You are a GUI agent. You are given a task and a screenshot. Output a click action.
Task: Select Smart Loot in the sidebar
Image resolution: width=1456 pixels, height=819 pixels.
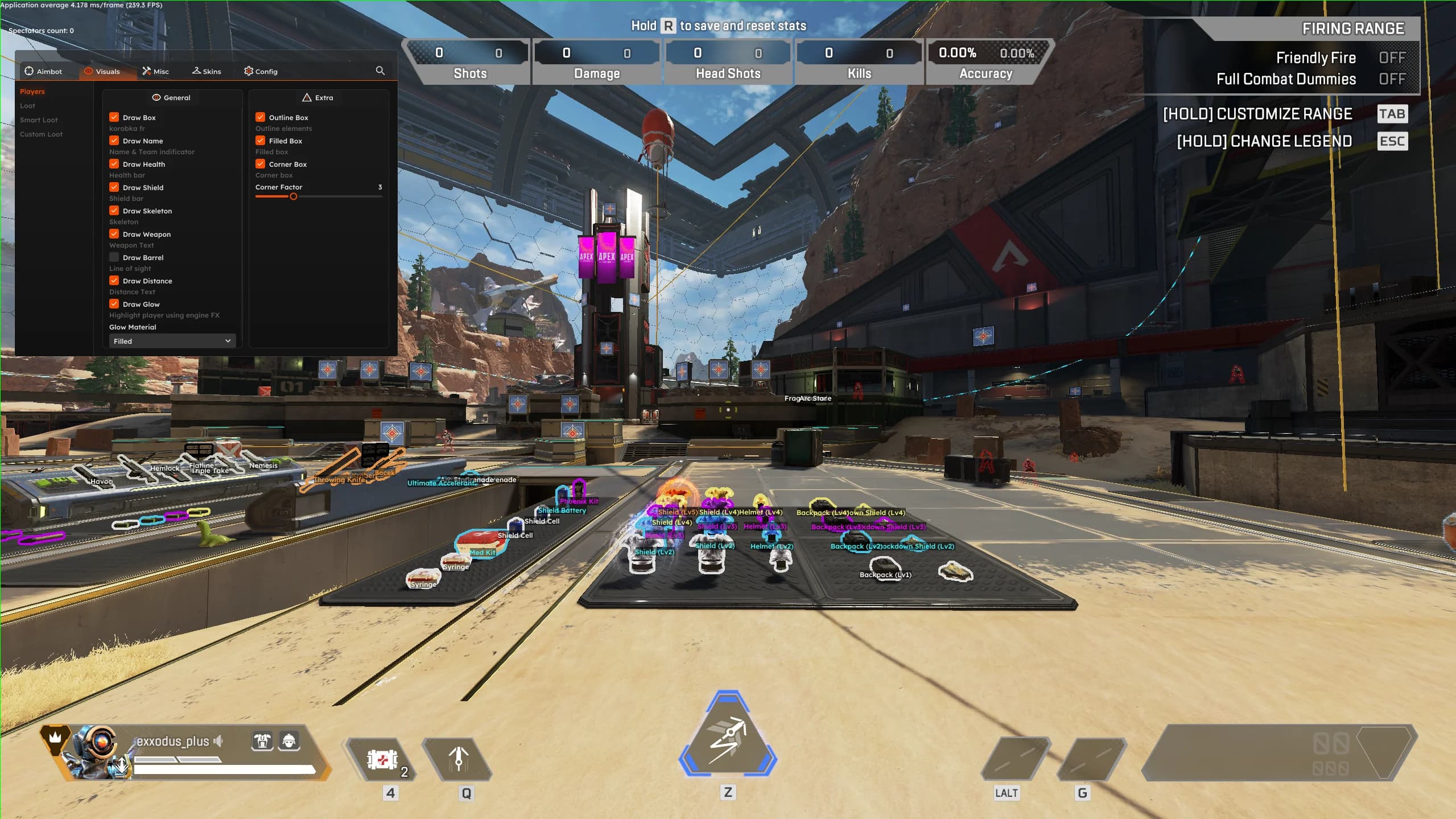39,120
